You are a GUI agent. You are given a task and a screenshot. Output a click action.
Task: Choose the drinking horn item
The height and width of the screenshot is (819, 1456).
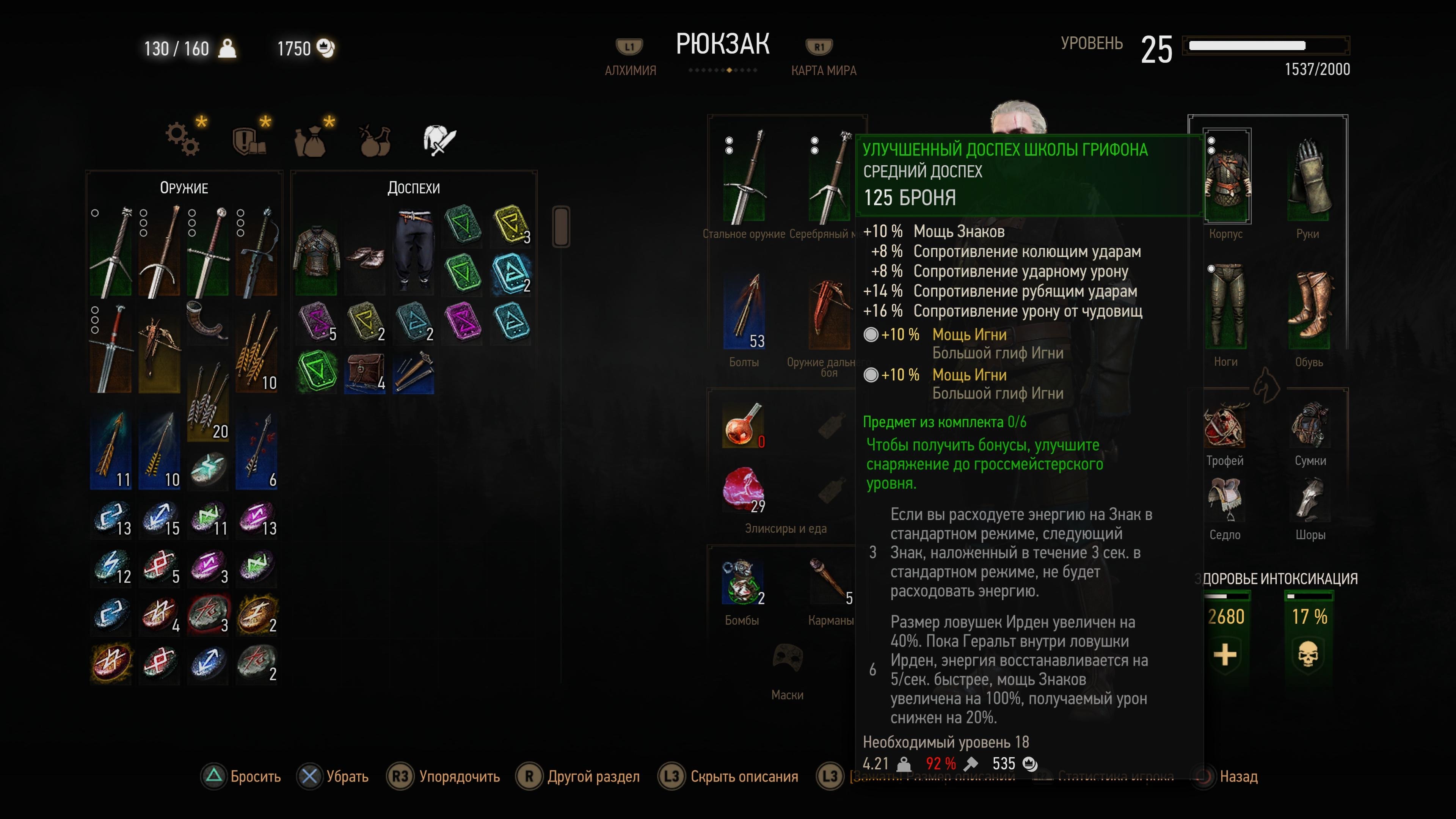pyautogui.click(x=206, y=319)
